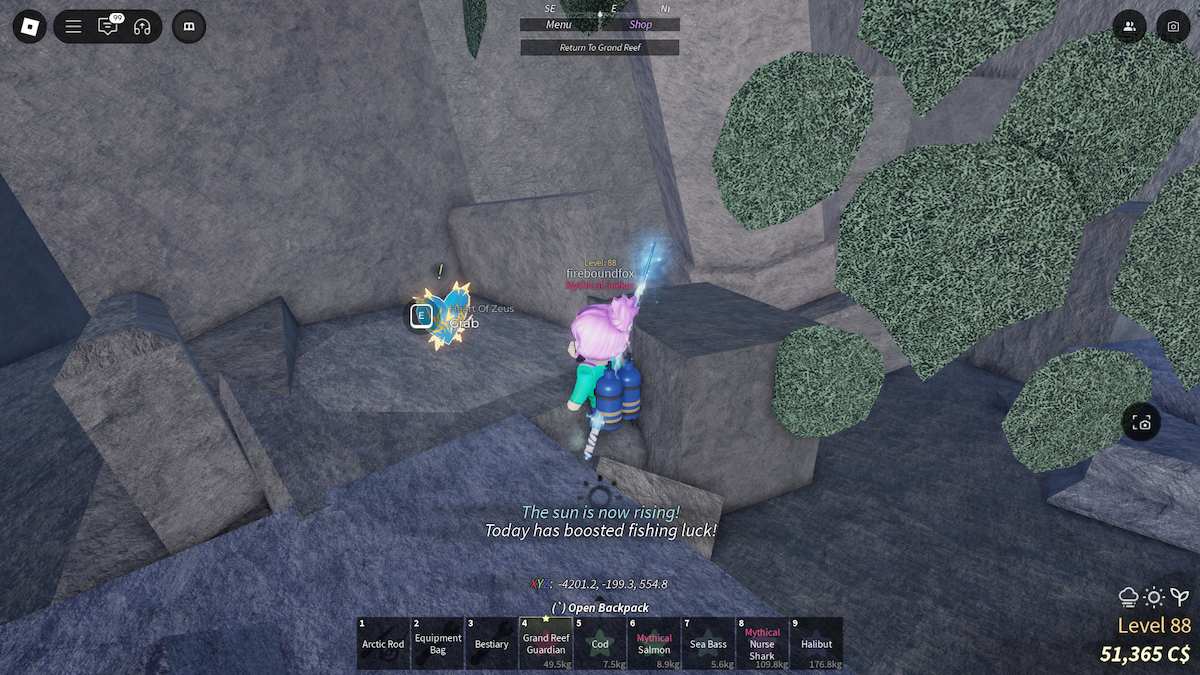Viewport: 1200px width, 675px height.
Task: Open the Shop
Action: pos(640,25)
